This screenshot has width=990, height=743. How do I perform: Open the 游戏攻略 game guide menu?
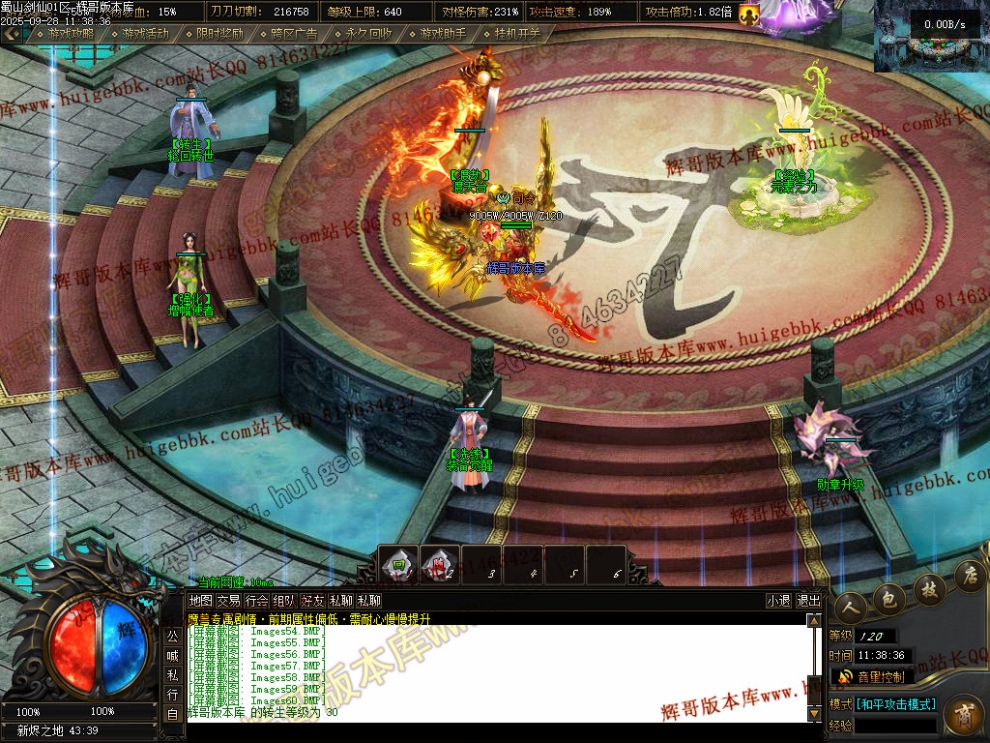[70, 33]
